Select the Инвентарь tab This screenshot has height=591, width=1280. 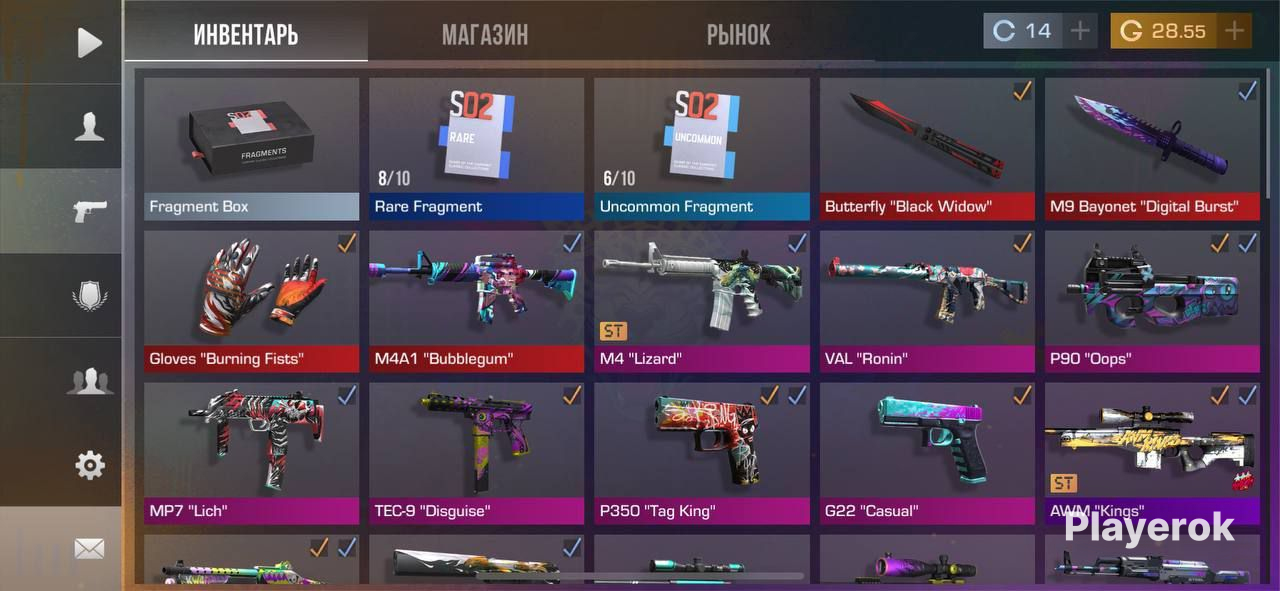246,35
